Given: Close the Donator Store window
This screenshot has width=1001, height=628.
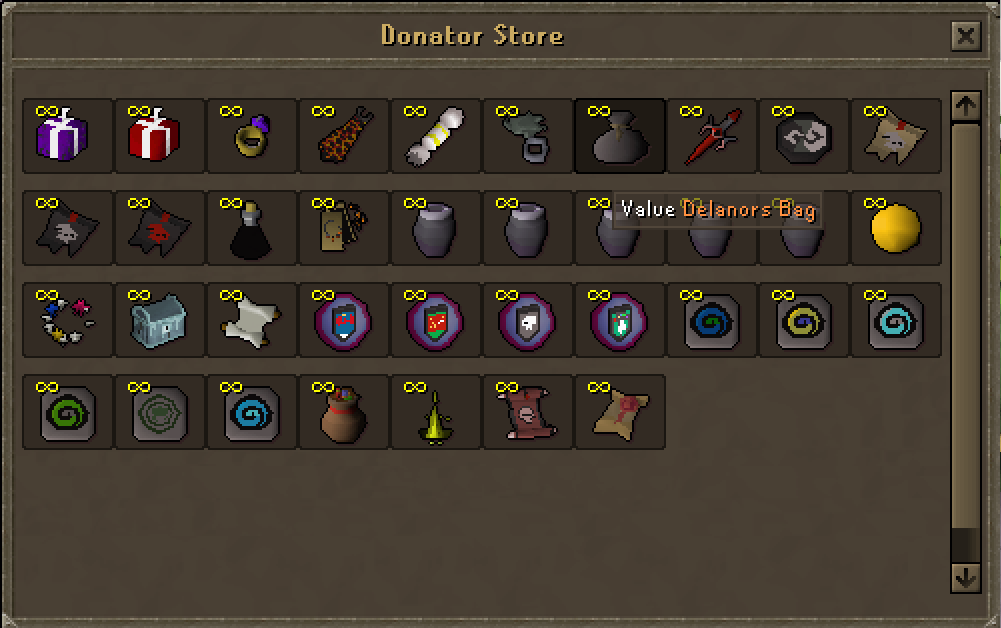Looking at the screenshot, I should tap(965, 37).
